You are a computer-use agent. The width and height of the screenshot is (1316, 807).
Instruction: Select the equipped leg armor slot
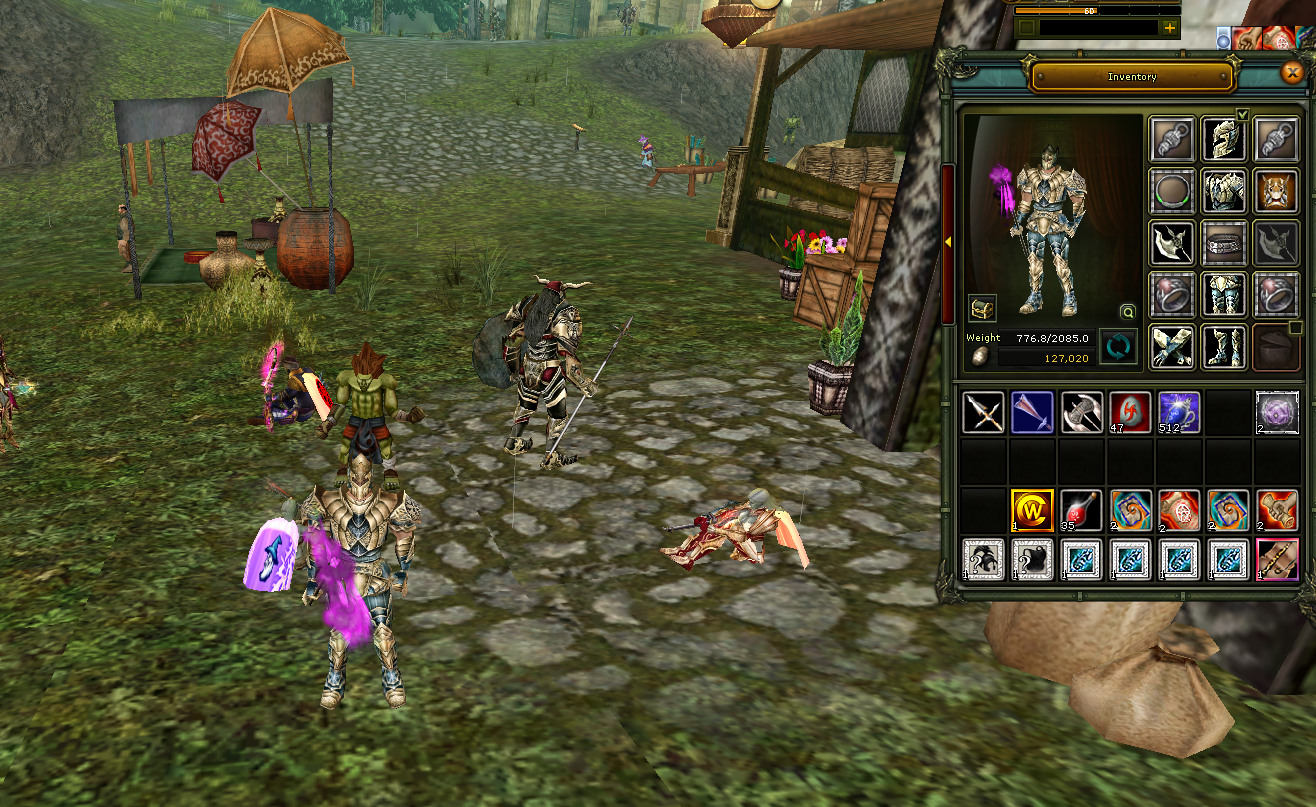click(x=1223, y=294)
